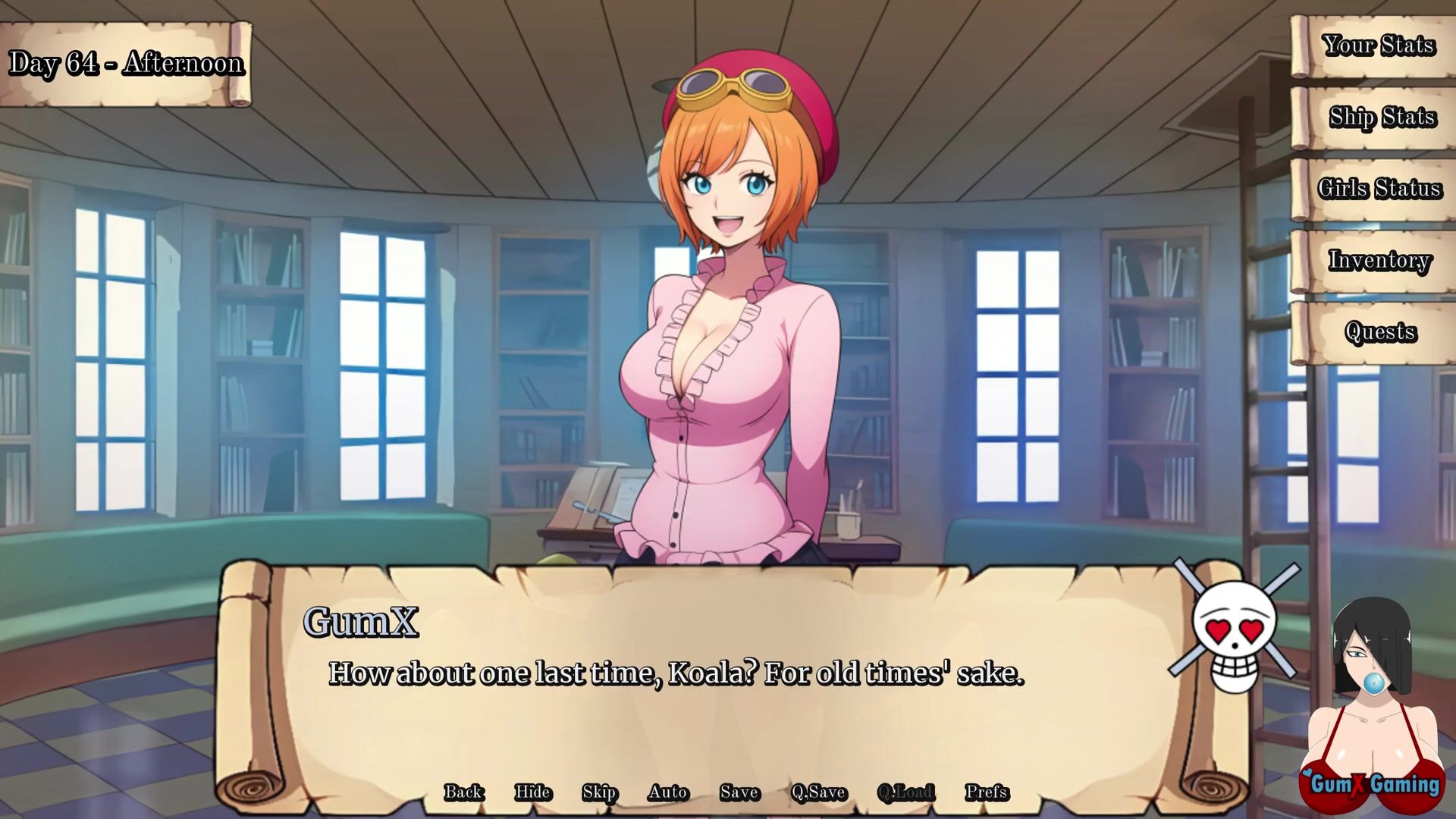Toggle Auto dialogue advance
The height and width of the screenshot is (819, 1456).
[x=668, y=792]
